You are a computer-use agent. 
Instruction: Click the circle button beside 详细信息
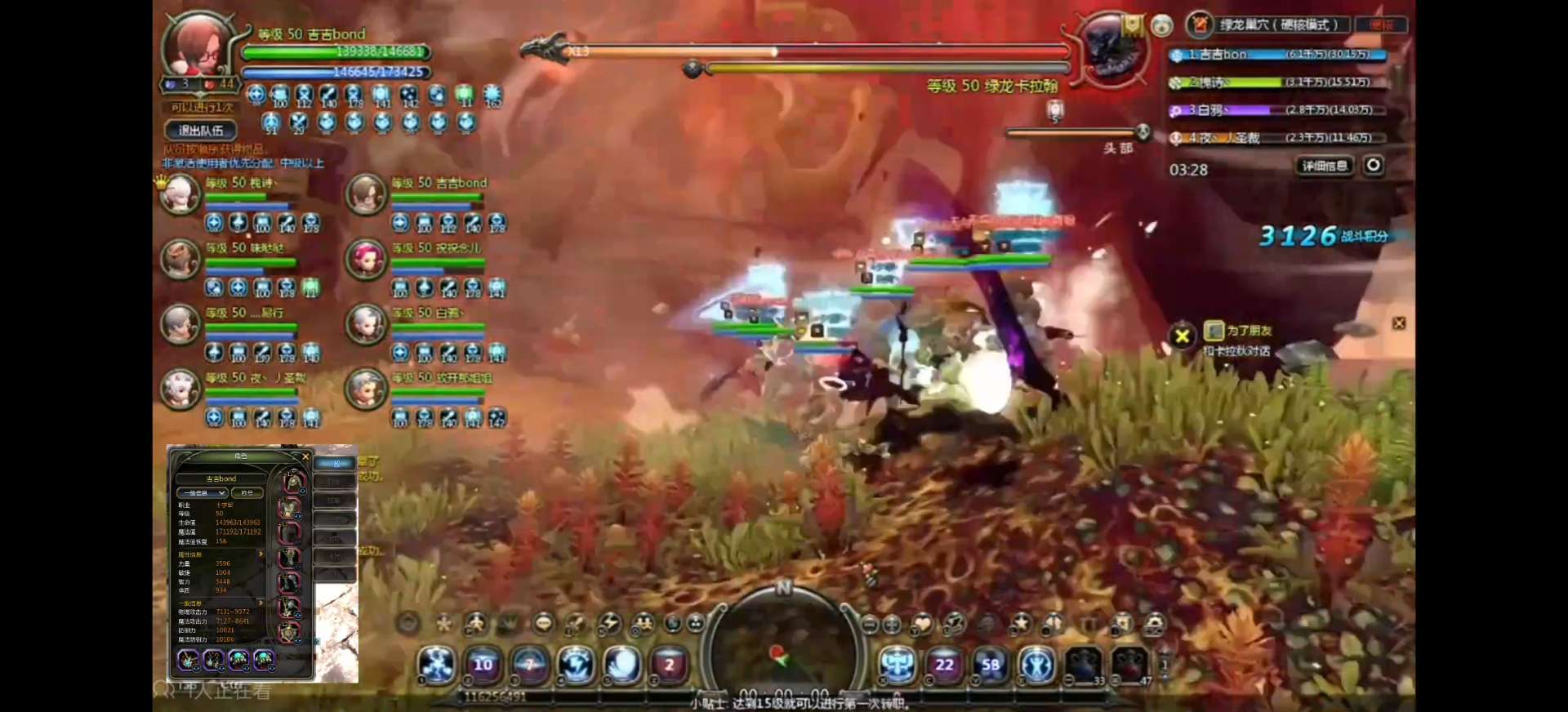point(1374,165)
